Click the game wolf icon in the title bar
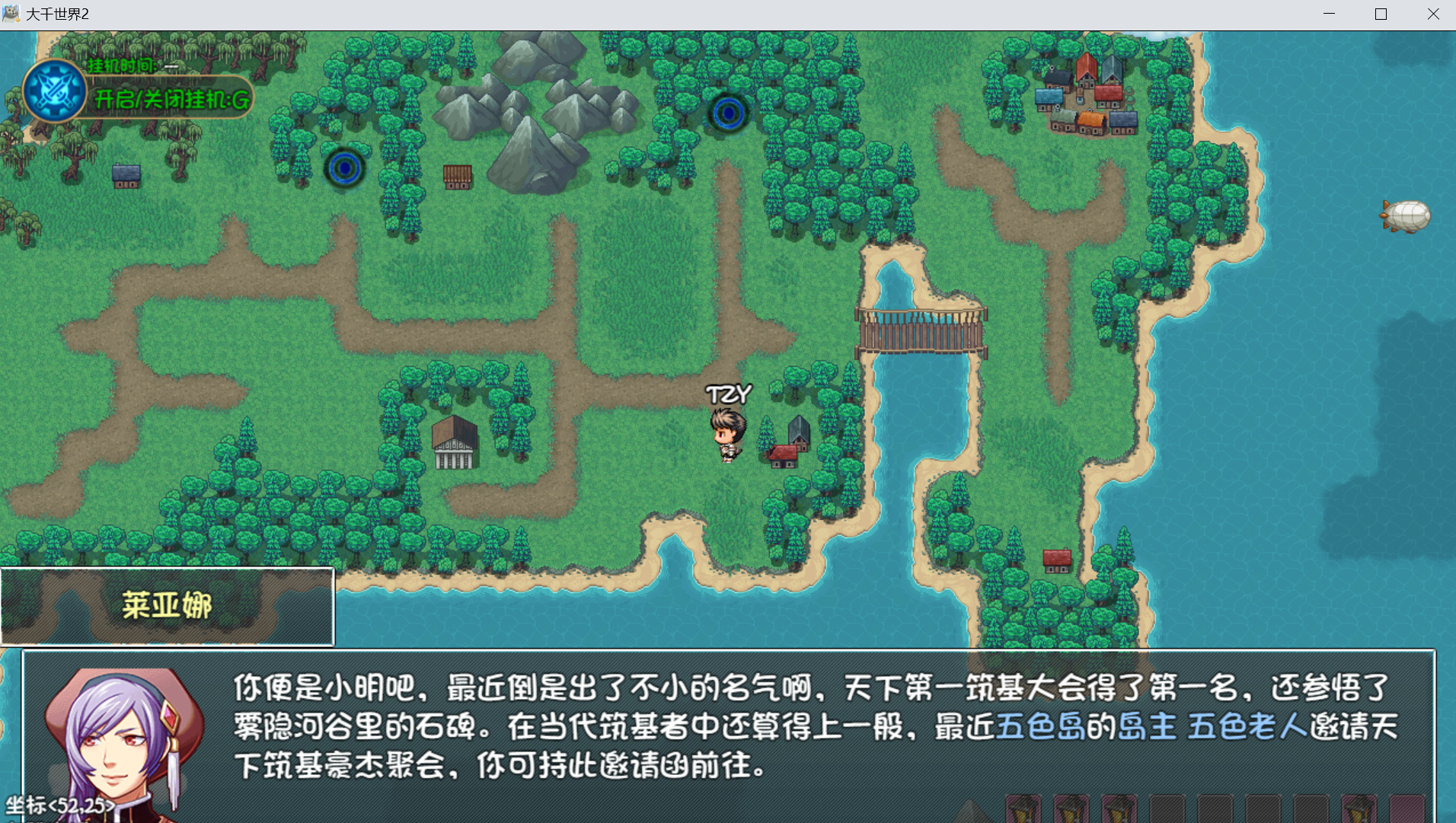1456x823 pixels. [11, 13]
